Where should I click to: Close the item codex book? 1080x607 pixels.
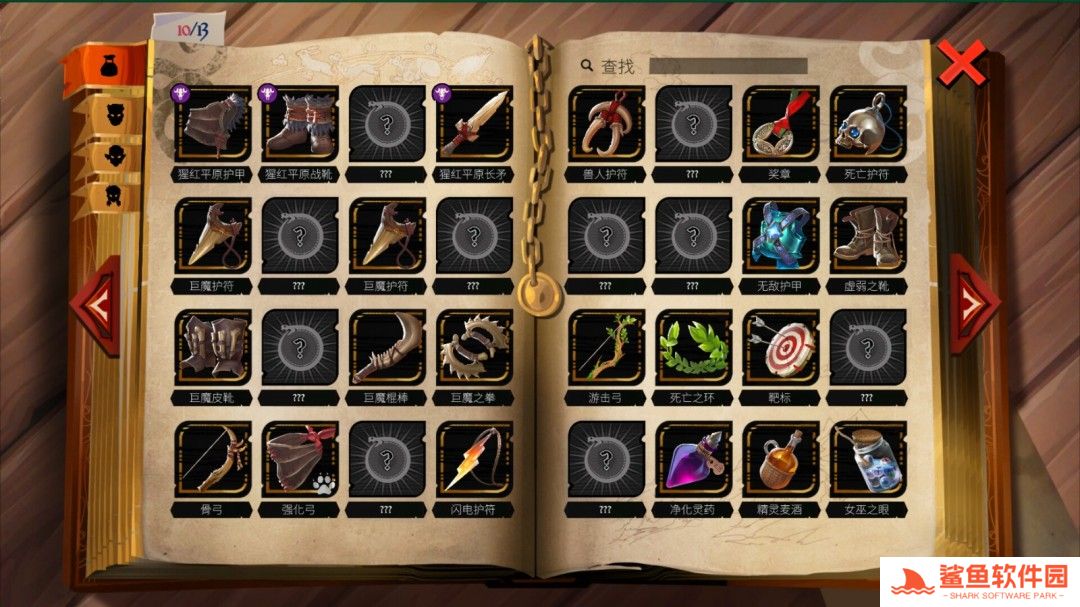coord(961,65)
